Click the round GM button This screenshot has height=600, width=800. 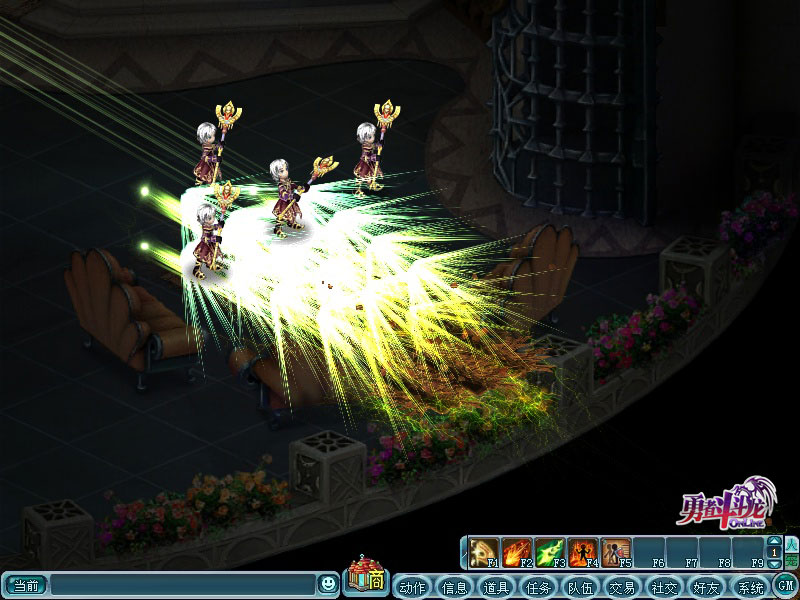785,585
